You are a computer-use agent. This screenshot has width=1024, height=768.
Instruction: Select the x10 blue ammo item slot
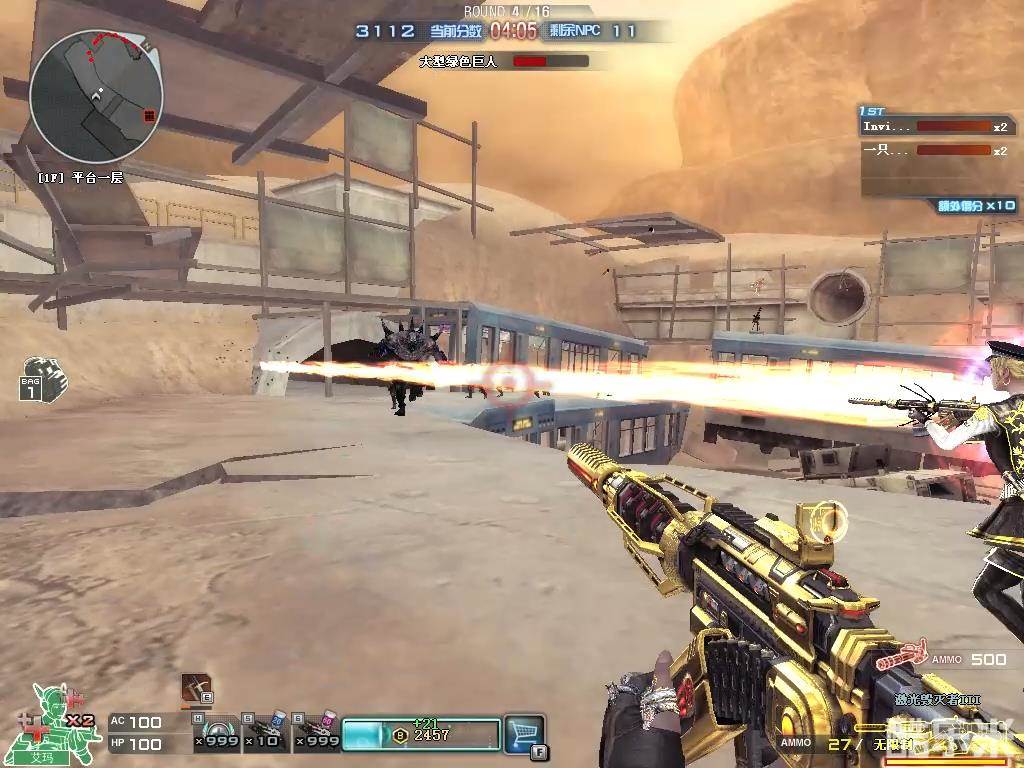266,733
